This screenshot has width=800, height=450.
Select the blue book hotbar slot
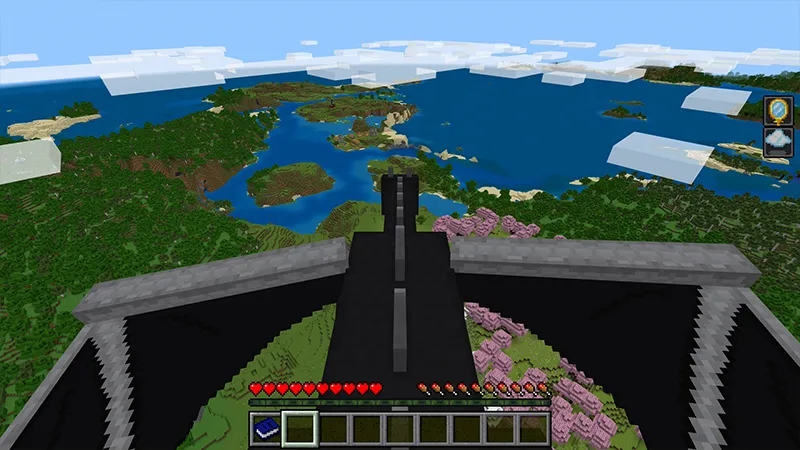point(265,428)
